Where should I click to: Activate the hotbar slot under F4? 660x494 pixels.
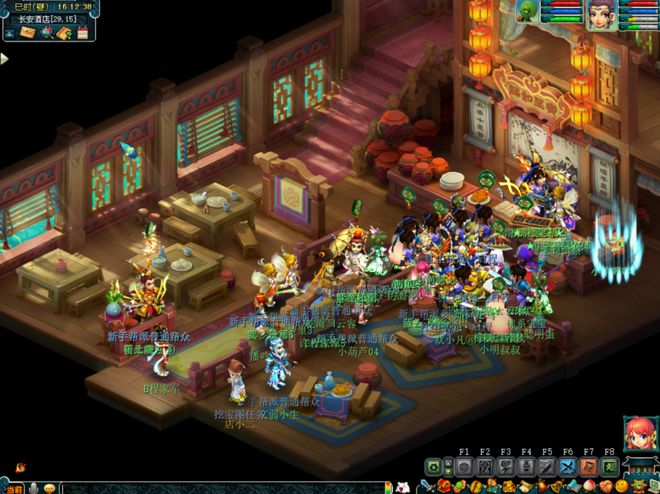(526, 467)
